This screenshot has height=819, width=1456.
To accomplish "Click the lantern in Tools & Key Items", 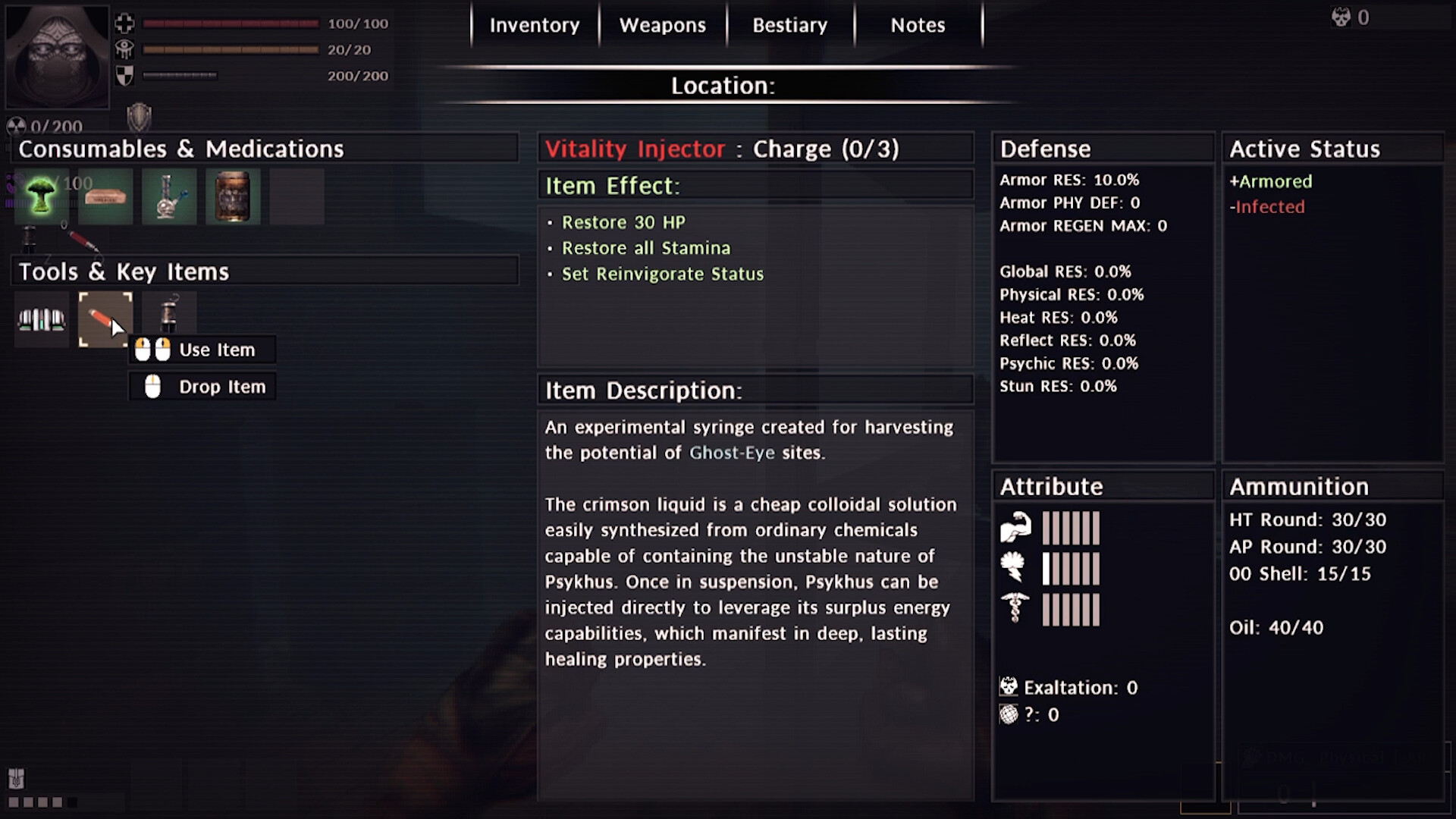I will click(168, 319).
